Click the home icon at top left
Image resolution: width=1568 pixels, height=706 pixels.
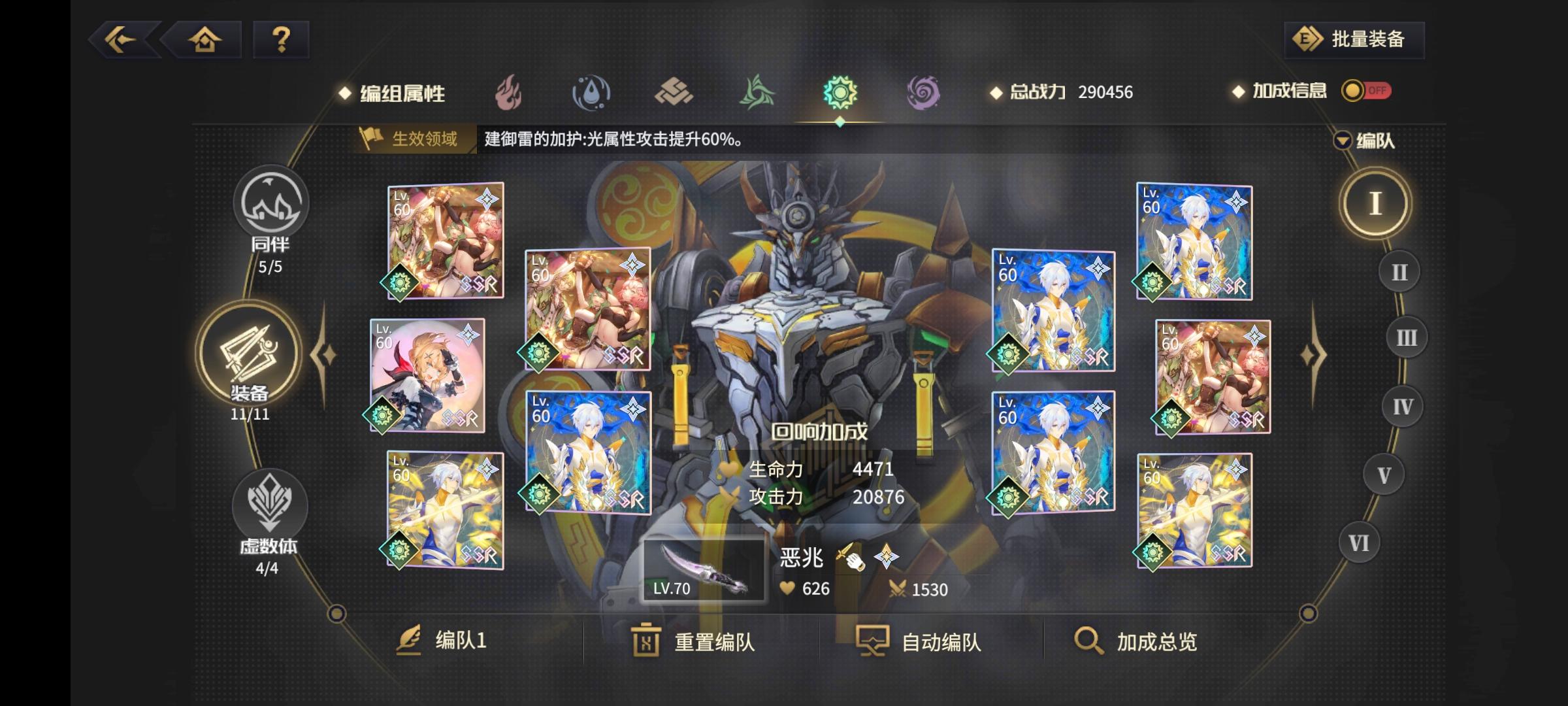[206, 41]
